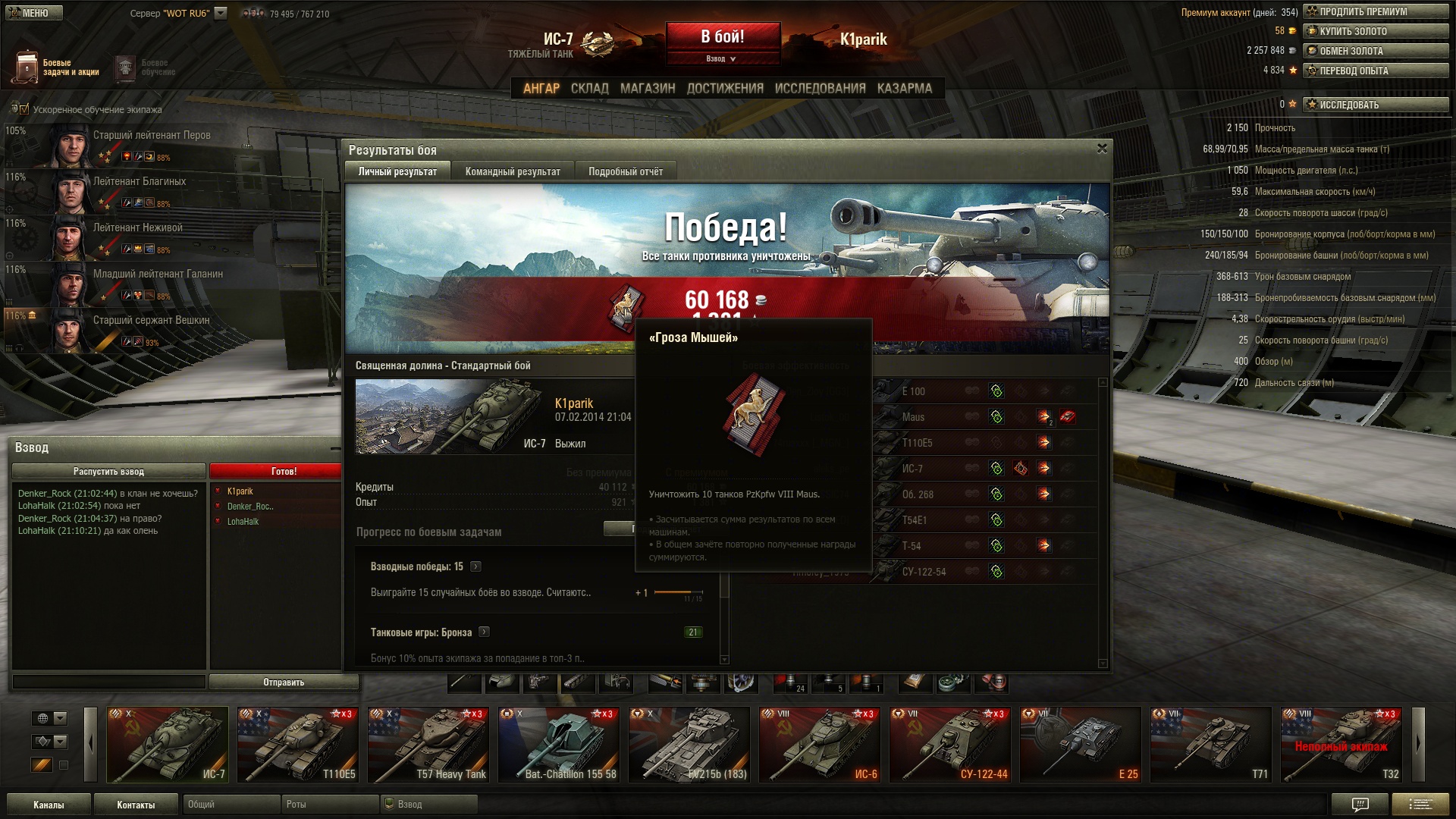
Task: Start battle with the "В бой!" button
Action: click(723, 37)
